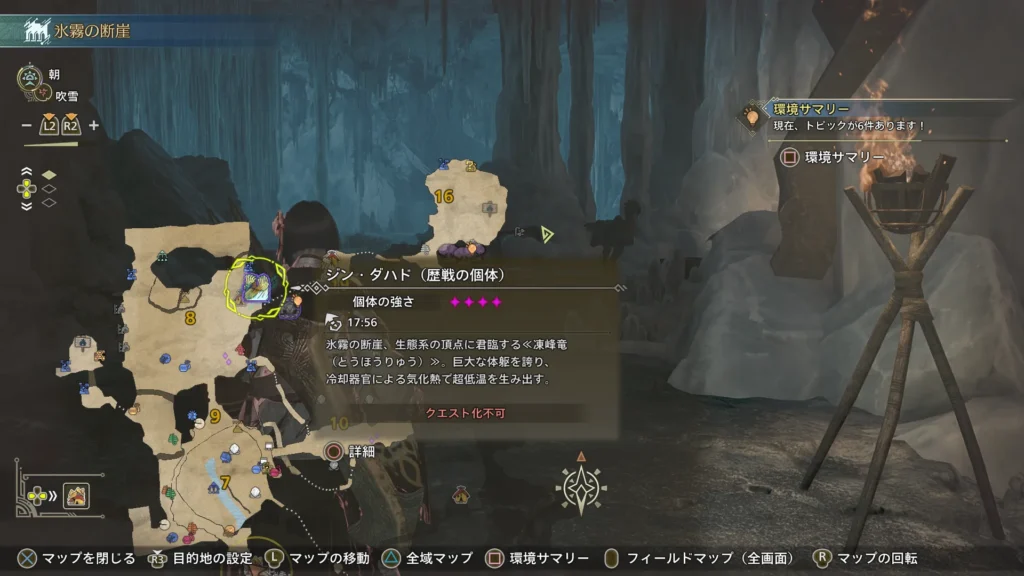Screen dimensions: 1024x576
Task: Select the highlighted Jin Dahaad monster marker
Action: [x=256, y=288]
